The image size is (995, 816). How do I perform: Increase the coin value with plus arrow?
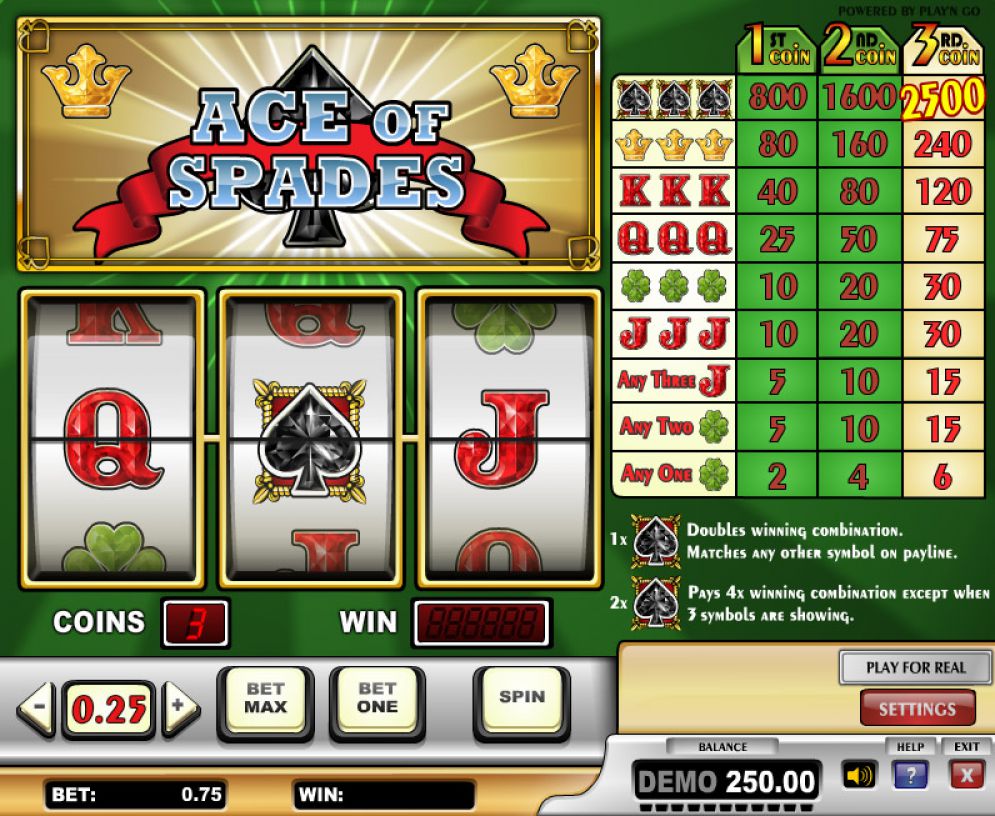coord(180,709)
